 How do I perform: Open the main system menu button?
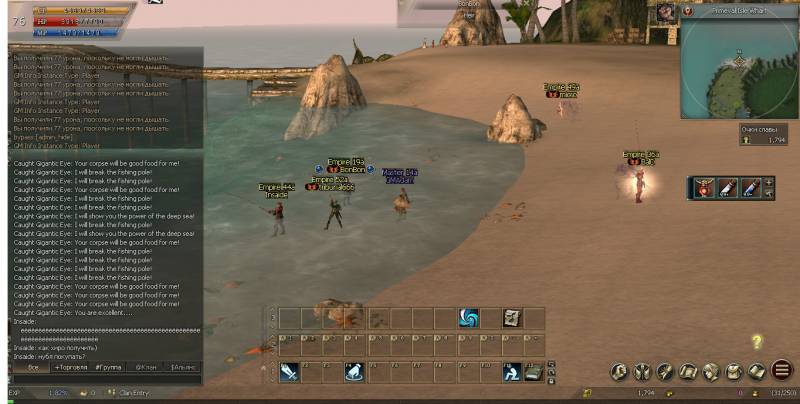point(782,370)
